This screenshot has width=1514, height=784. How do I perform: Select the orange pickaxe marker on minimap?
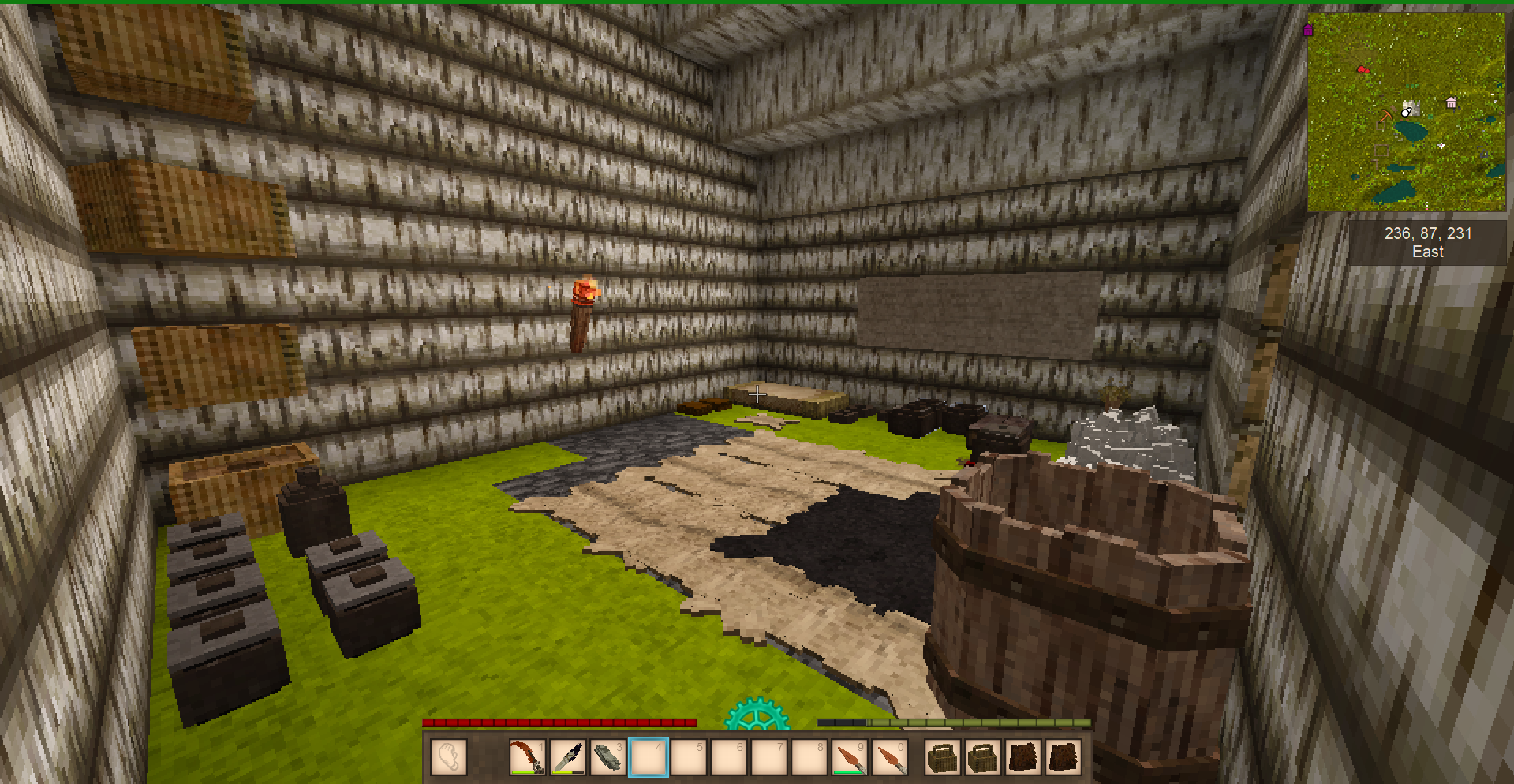1385,117
